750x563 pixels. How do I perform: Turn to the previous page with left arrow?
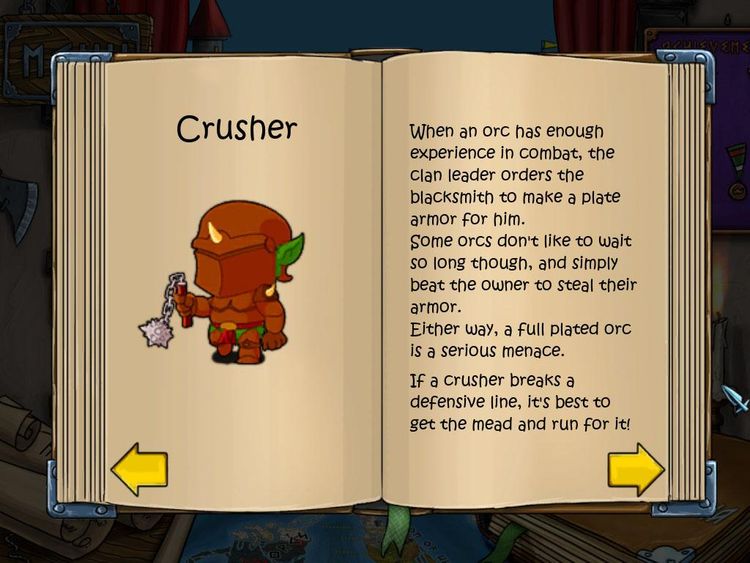[x=139, y=470]
